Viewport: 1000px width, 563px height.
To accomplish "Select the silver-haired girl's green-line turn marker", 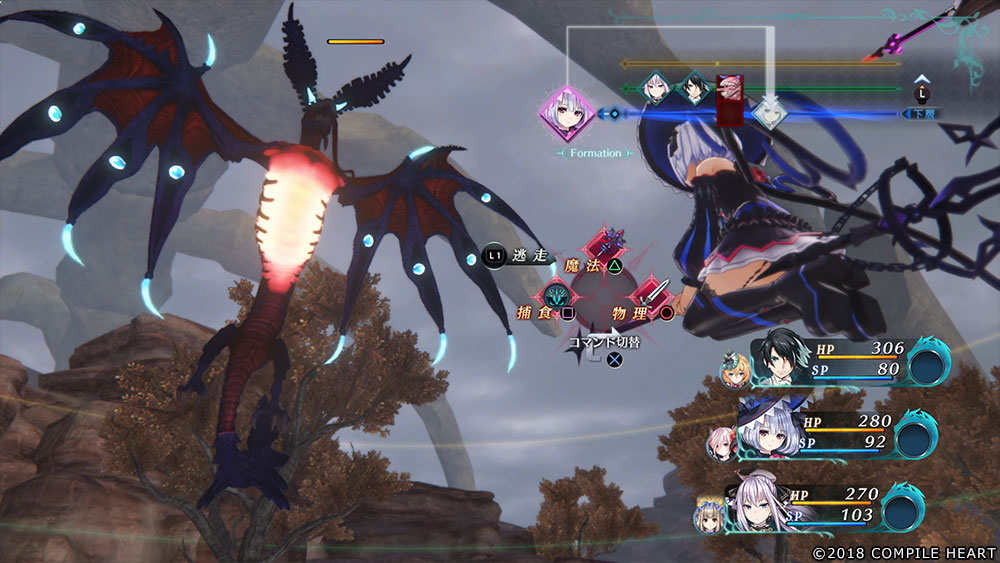I will point(655,89).
